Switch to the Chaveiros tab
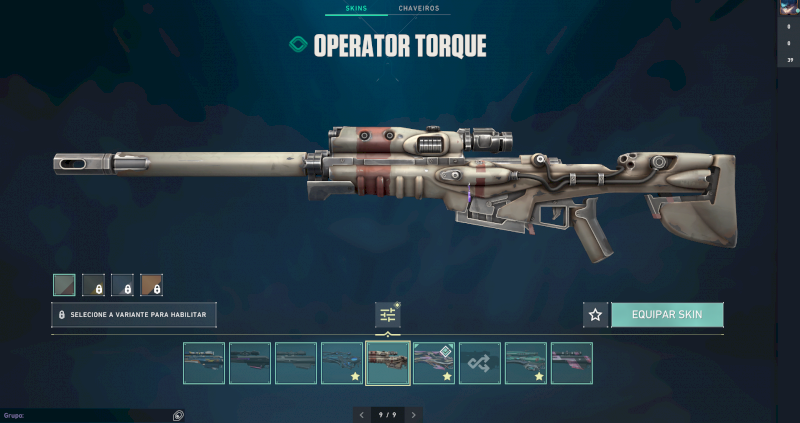Image resolution: width=800 pixels, height=423 pixels. coord(418,8)
